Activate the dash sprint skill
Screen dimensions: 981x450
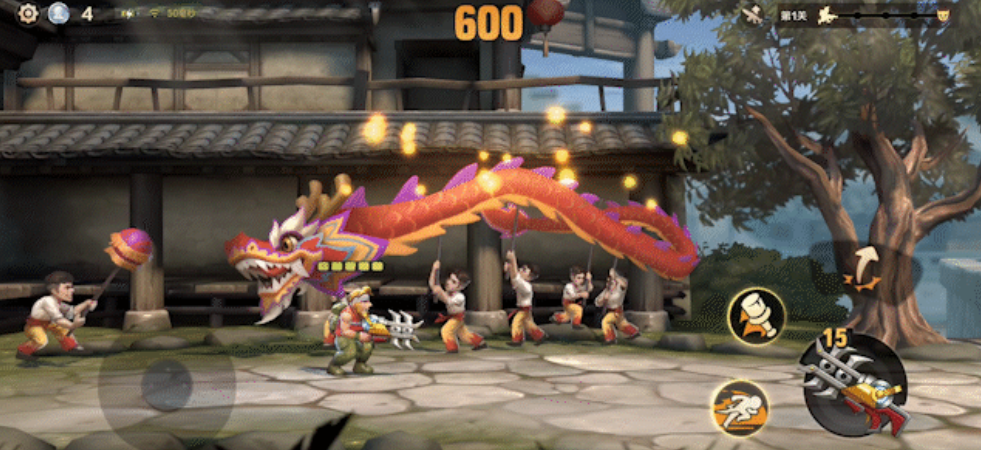[x=739, y=408]
